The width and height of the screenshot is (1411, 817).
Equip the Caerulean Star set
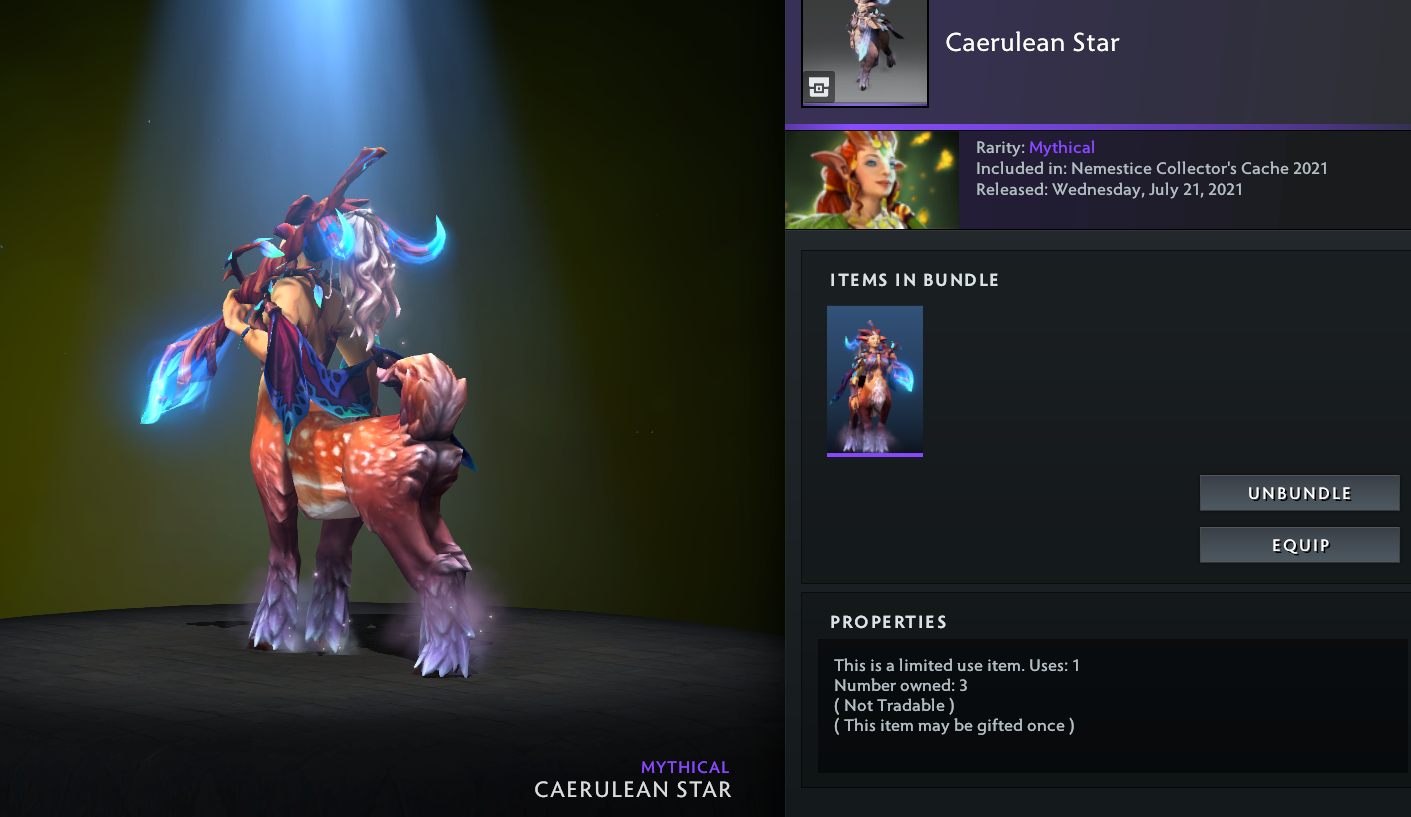coord(1299,545)
